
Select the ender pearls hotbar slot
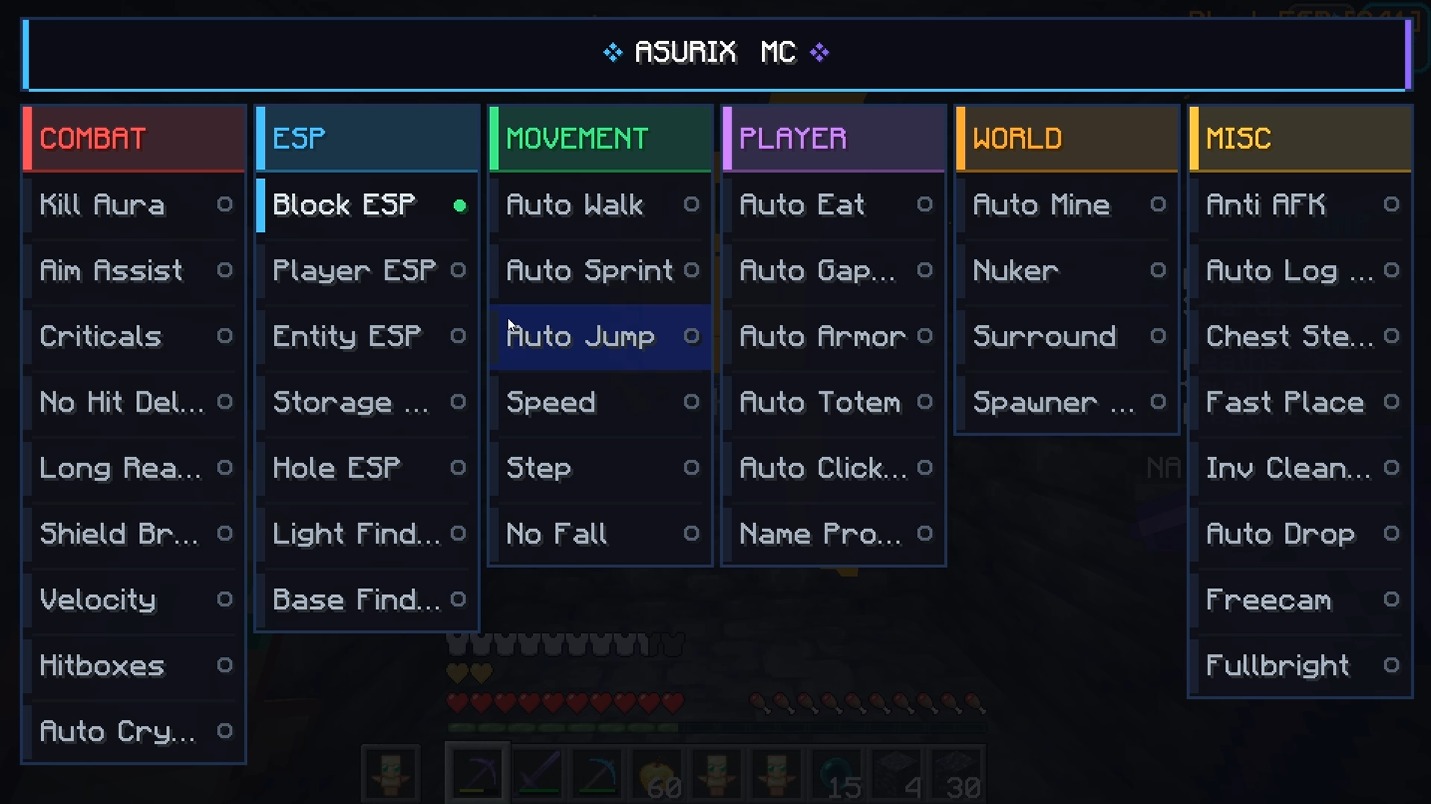click(x=838, y=772)
